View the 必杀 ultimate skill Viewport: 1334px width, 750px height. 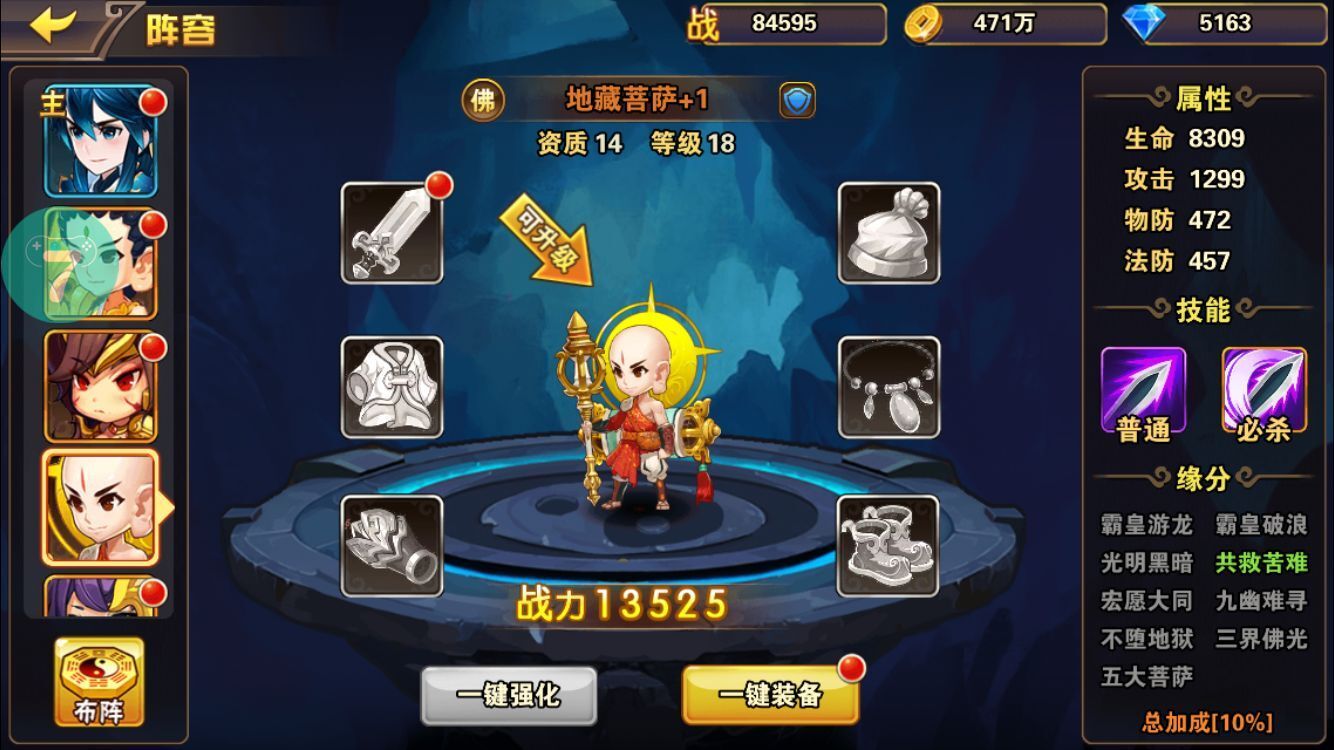point(1263,392)
